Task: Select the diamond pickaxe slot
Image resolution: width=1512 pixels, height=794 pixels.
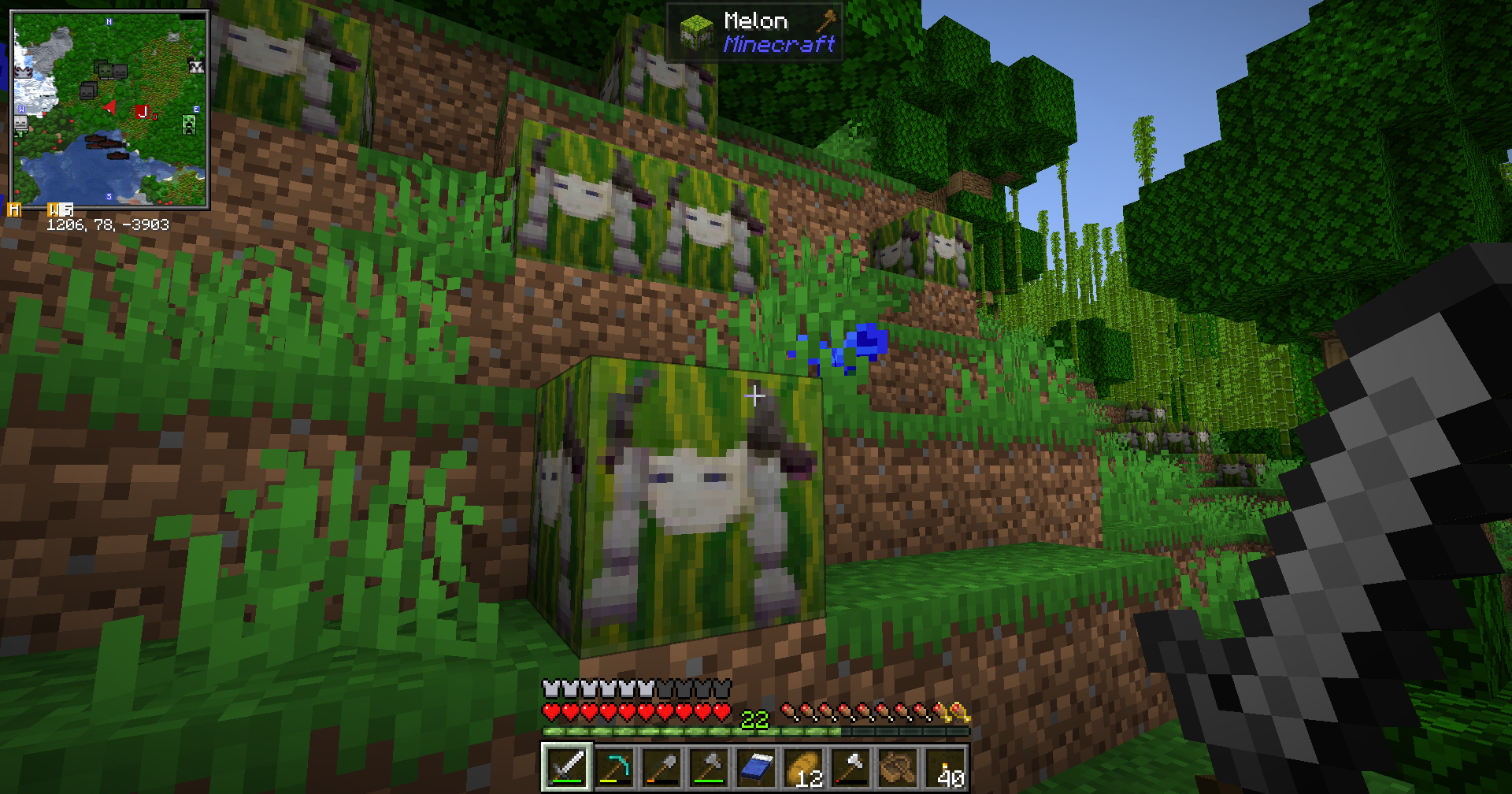Action: pyautogui.click(x=614, y=766)
